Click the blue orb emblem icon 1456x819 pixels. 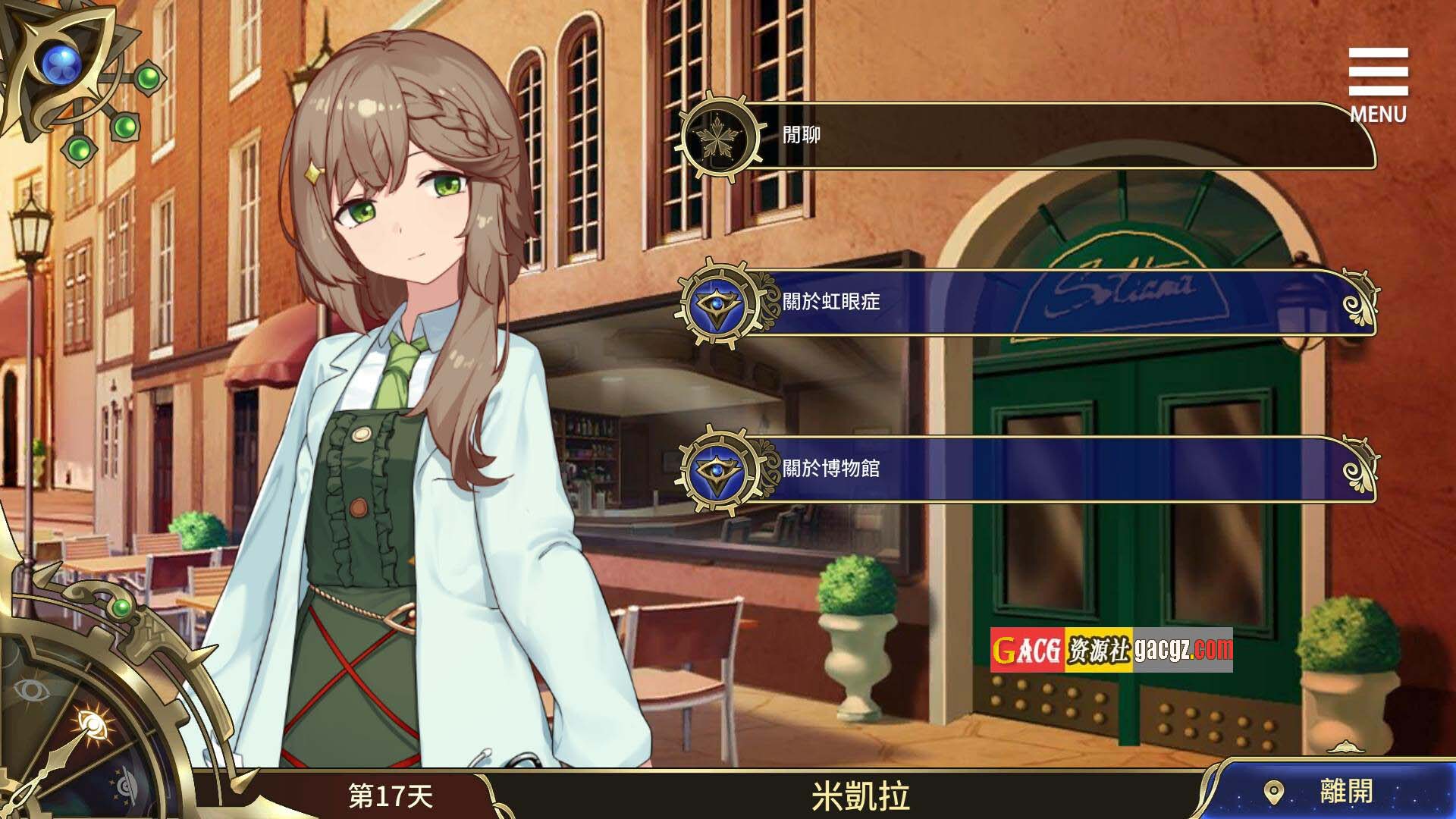[x=61, y=65]
